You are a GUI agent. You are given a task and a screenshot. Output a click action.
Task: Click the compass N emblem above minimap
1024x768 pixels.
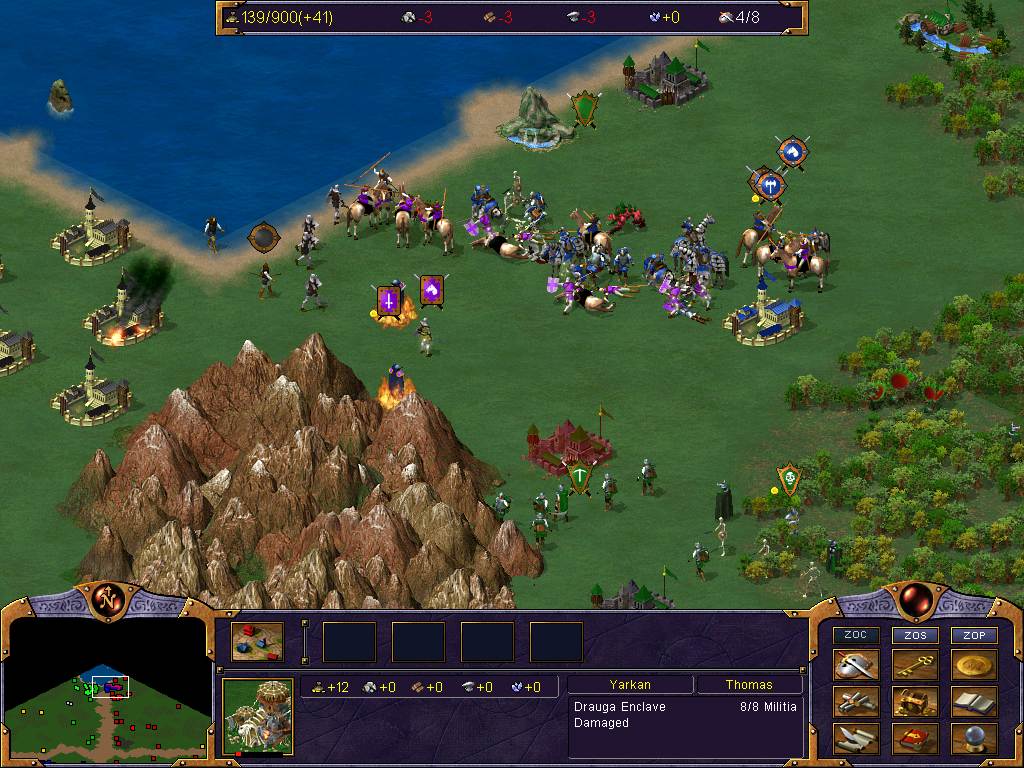tap(107, 600)
